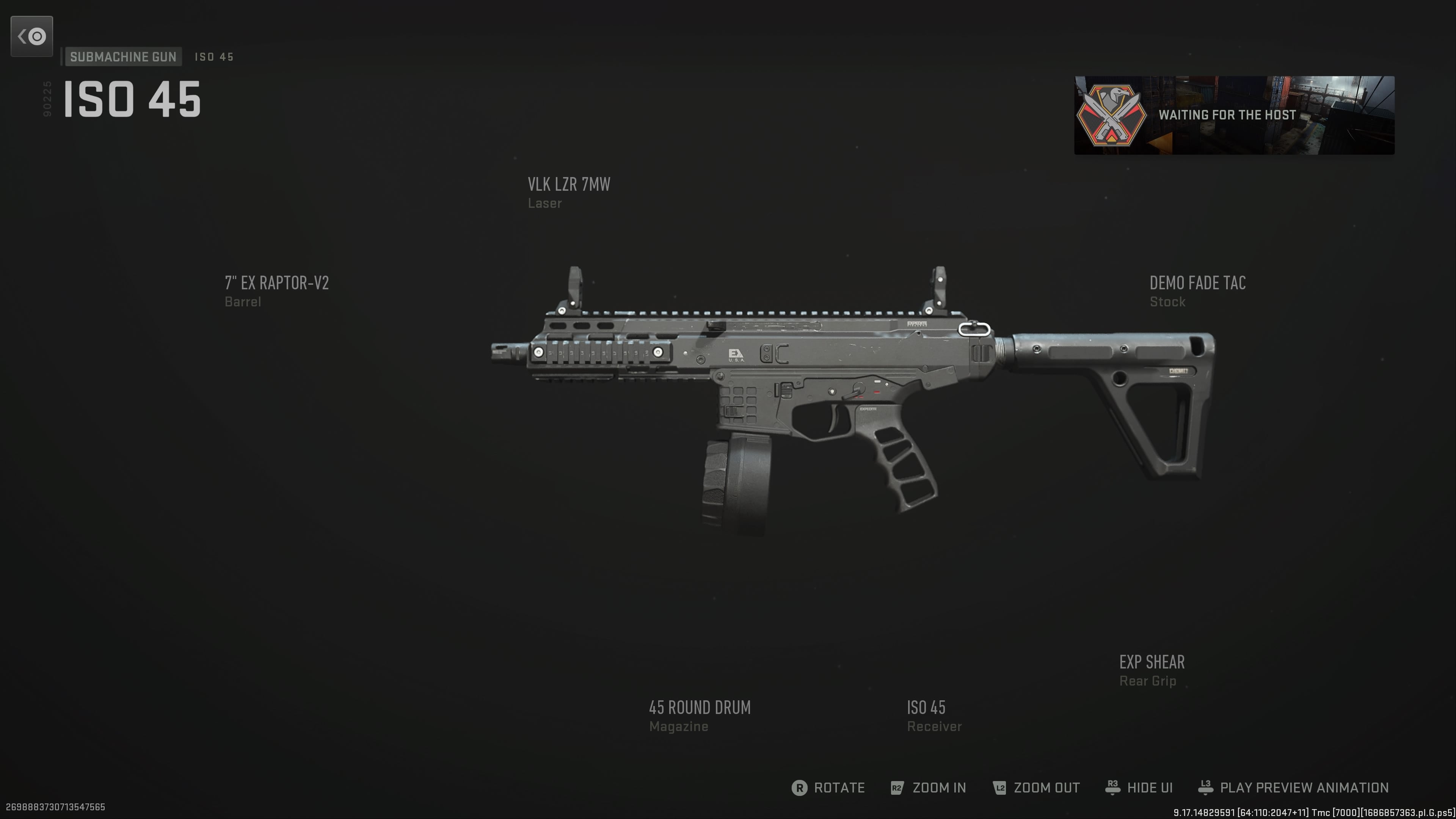Click the ISO 45 breadcrumb label
The height and width of the screenshot is (819, 1456).
coord(213,56)
